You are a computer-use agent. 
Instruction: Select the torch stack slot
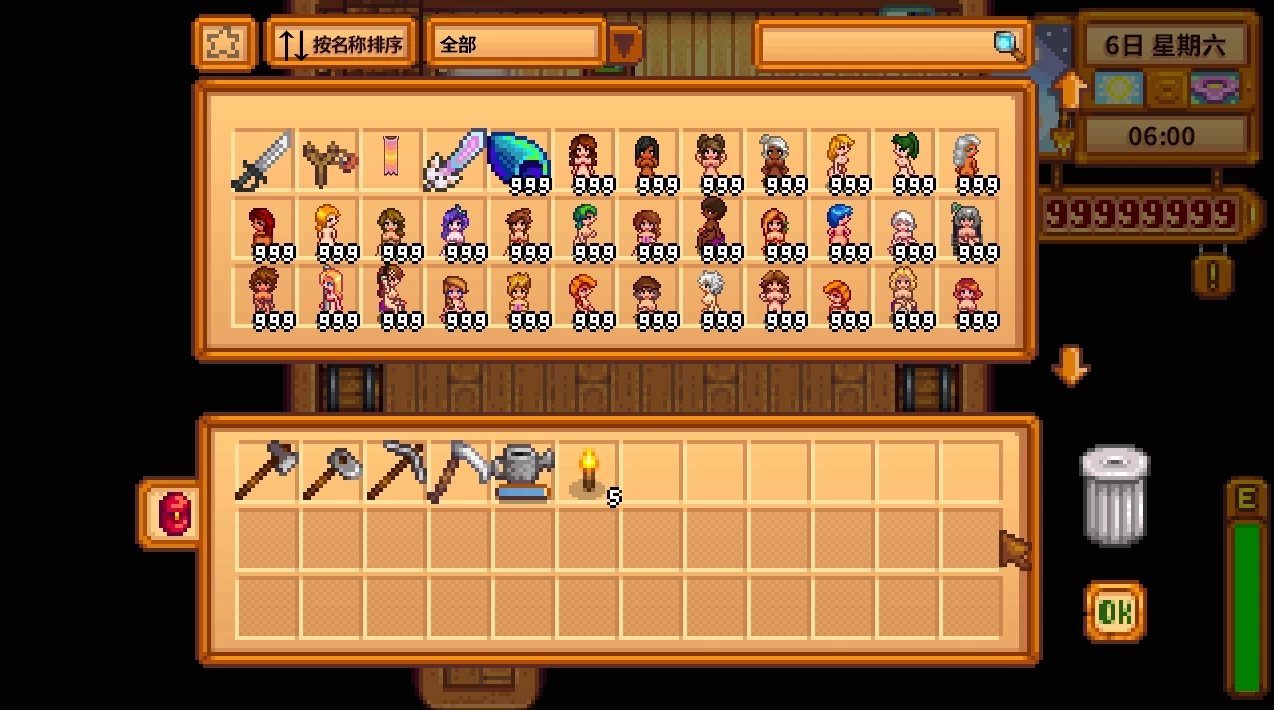tap(588, 471)
